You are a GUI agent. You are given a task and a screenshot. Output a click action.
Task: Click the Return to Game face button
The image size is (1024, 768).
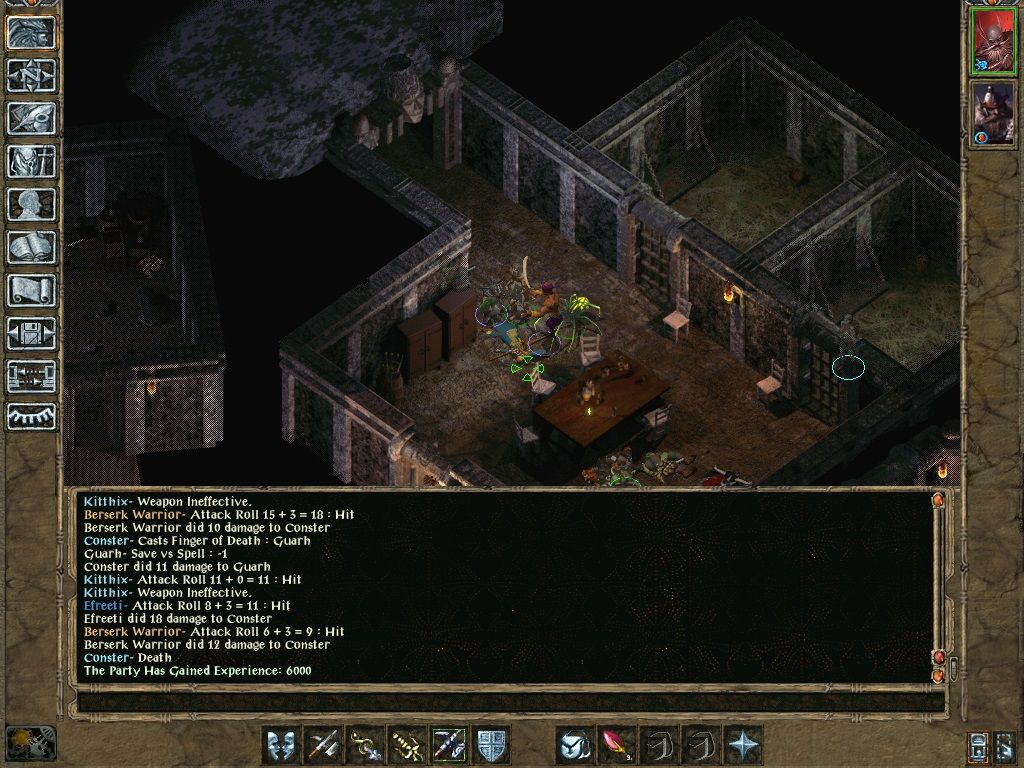32,33
